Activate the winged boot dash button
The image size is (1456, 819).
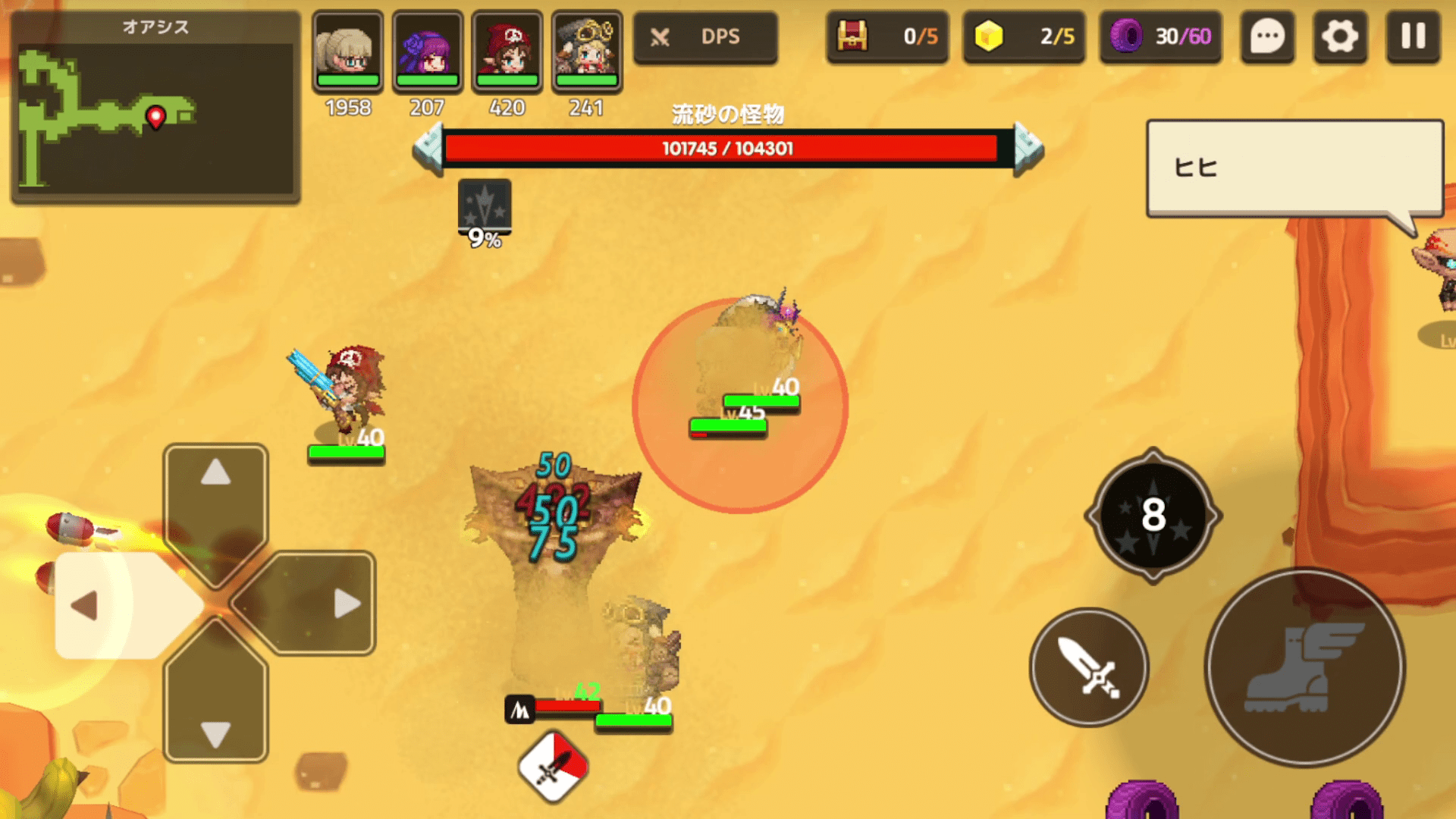[x=1304, y=667]
